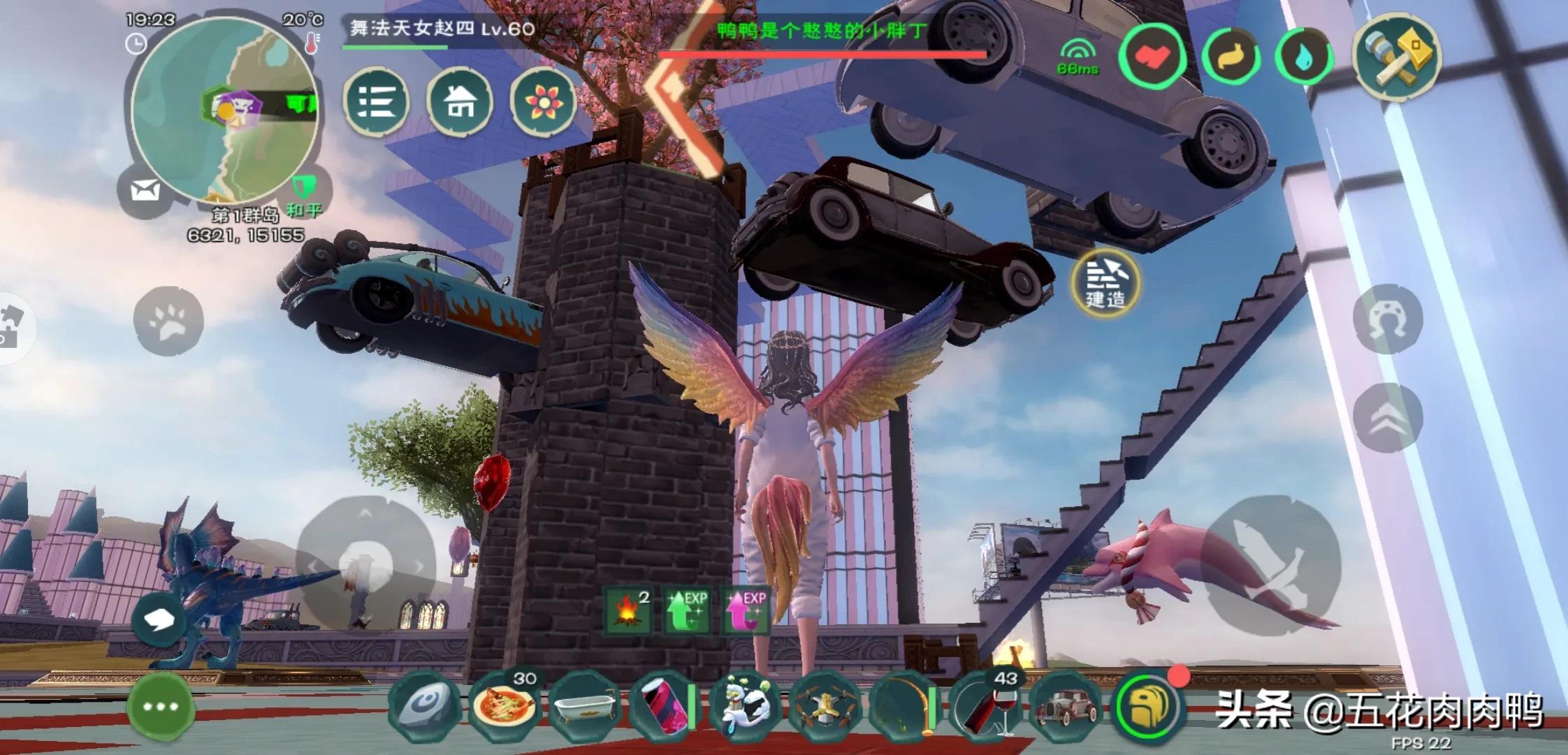Image resolution: width=1568 pixels, height=755 pixels.
Task: Use the red soda can slot
Action: click(662, 706)
